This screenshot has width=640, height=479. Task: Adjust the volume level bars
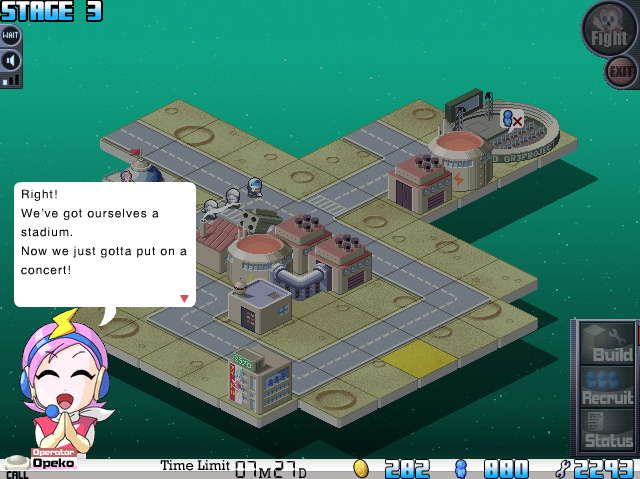click(11, 79)
